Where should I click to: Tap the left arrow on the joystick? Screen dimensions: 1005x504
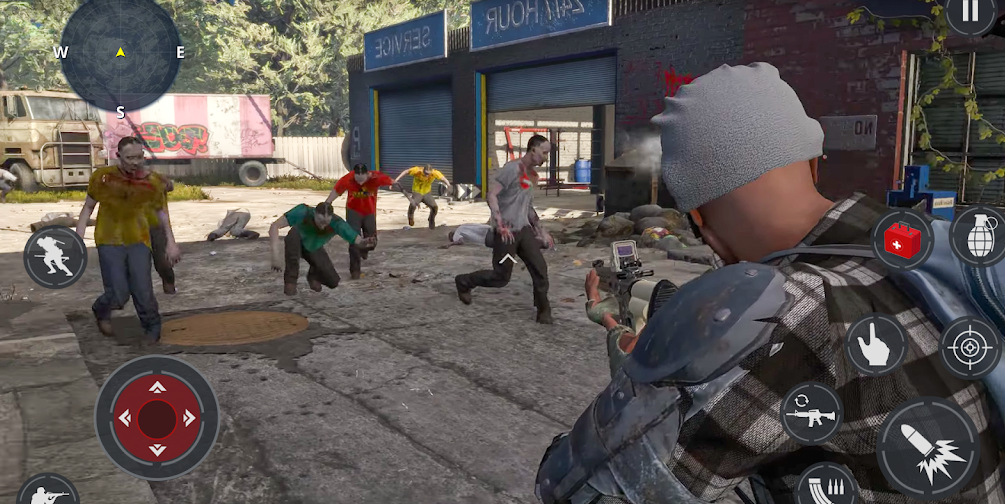pyautogui.click(x=126, y=418)
